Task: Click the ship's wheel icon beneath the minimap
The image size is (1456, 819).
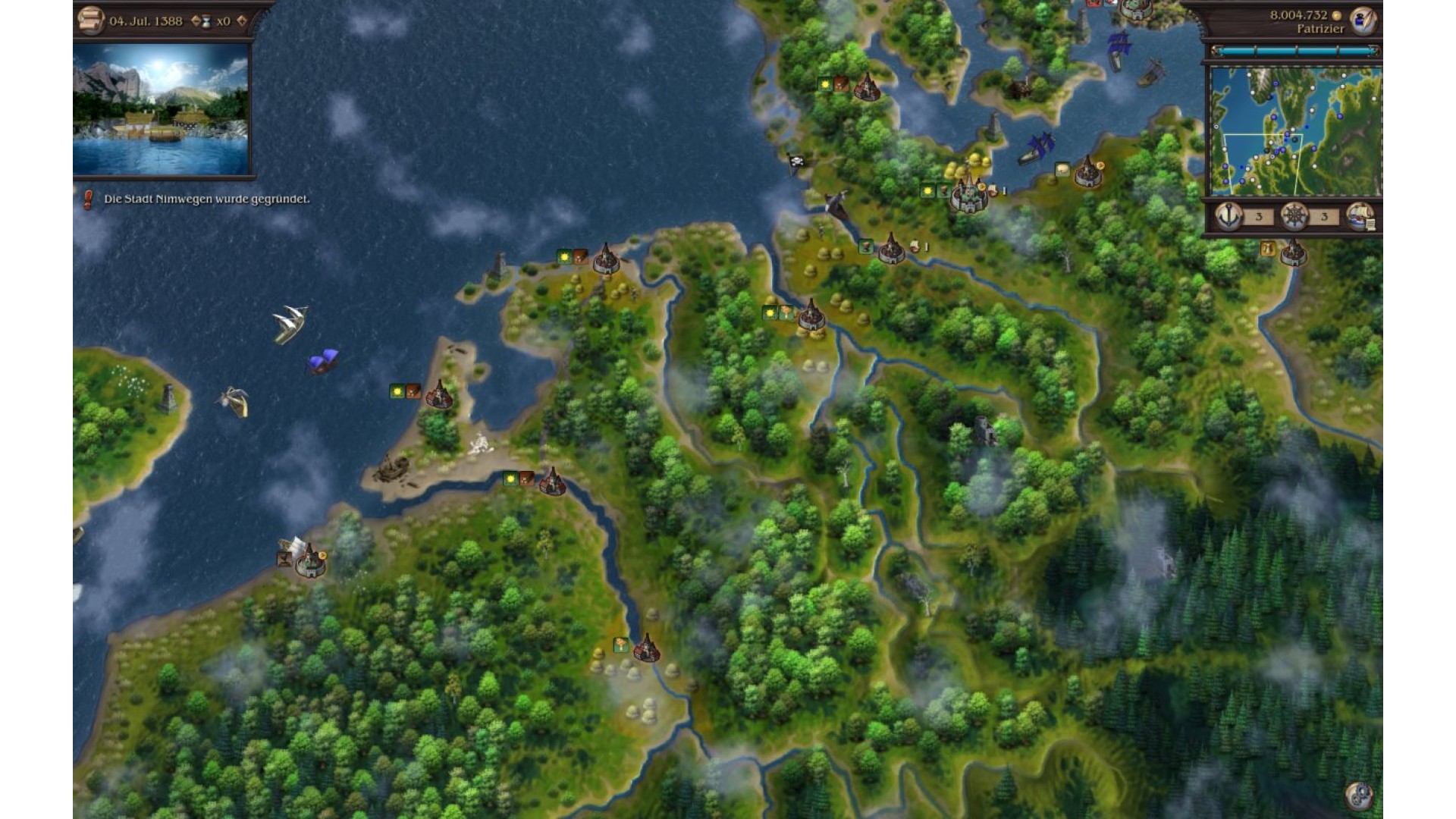Action: [x=1294, y=217]
